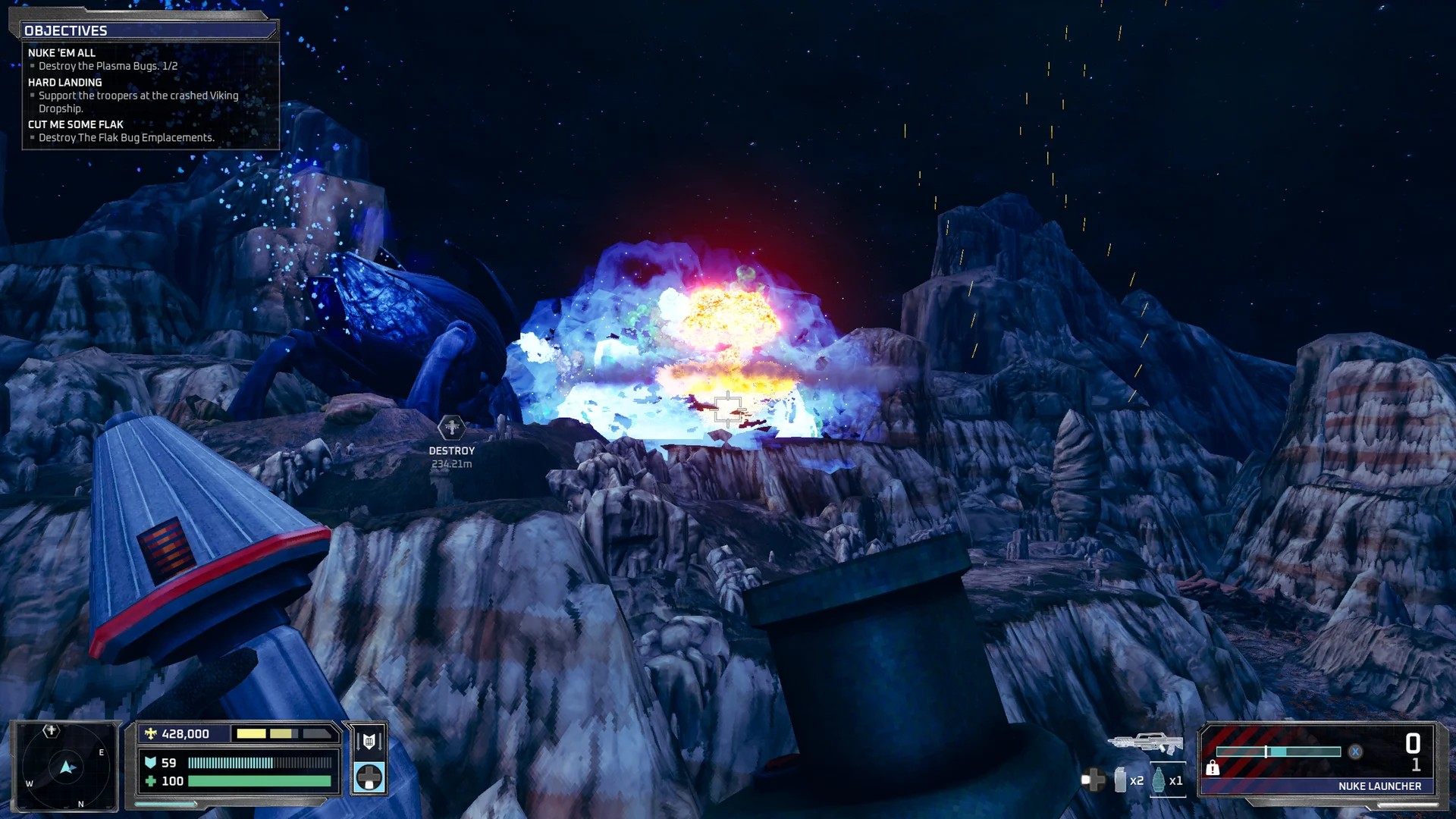Image resolution: width=1456 pixels, height=819 pixels.
Task: Select the highlighted frag grenade slot
Action: pos(1159,780)
